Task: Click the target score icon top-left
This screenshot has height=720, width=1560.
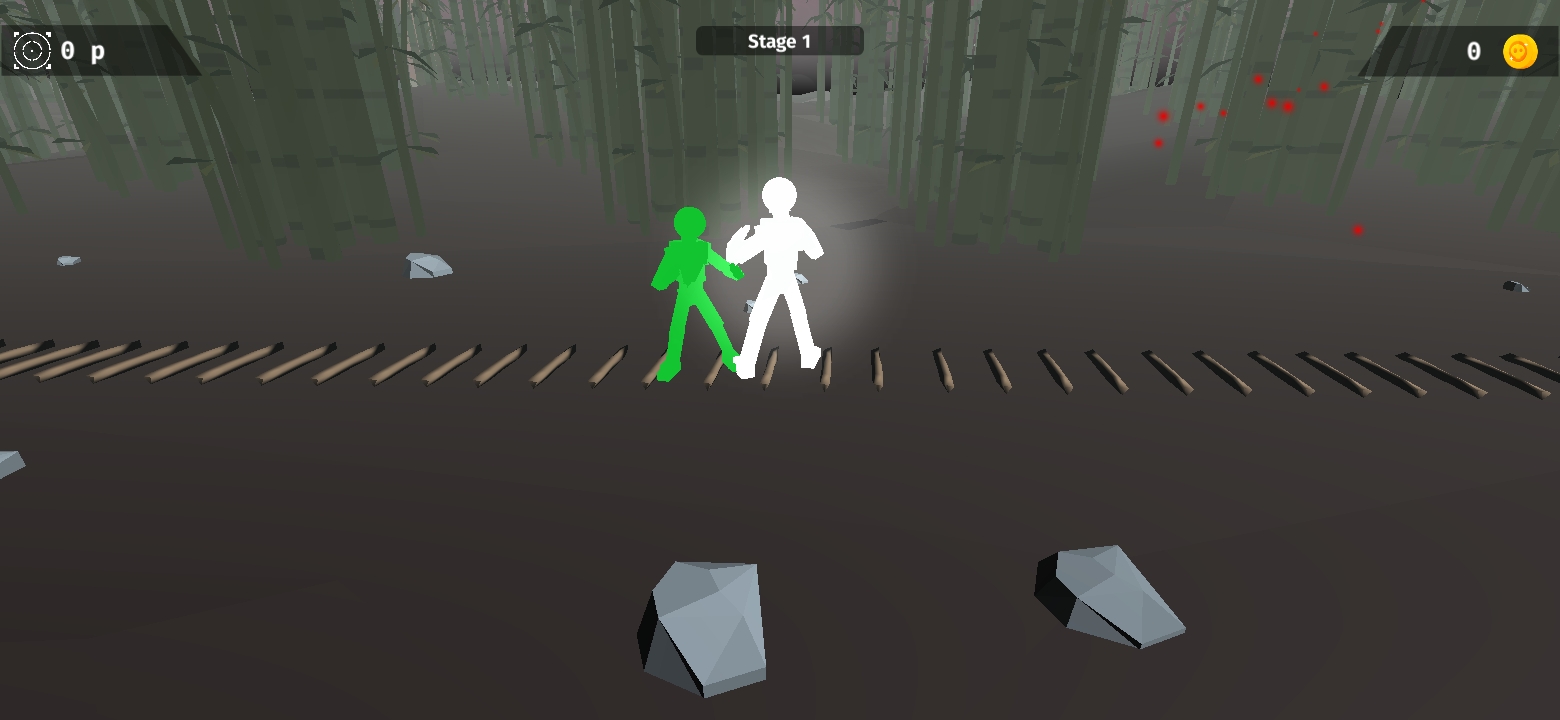Action: click(x=31, y=51)
